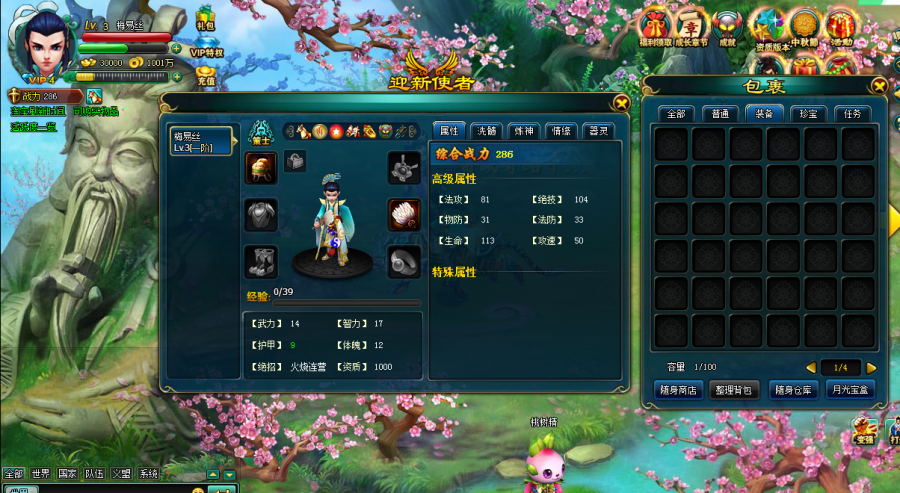
Task: Click the 整理背包 sort bag button
Action: [x=735, y=389]
